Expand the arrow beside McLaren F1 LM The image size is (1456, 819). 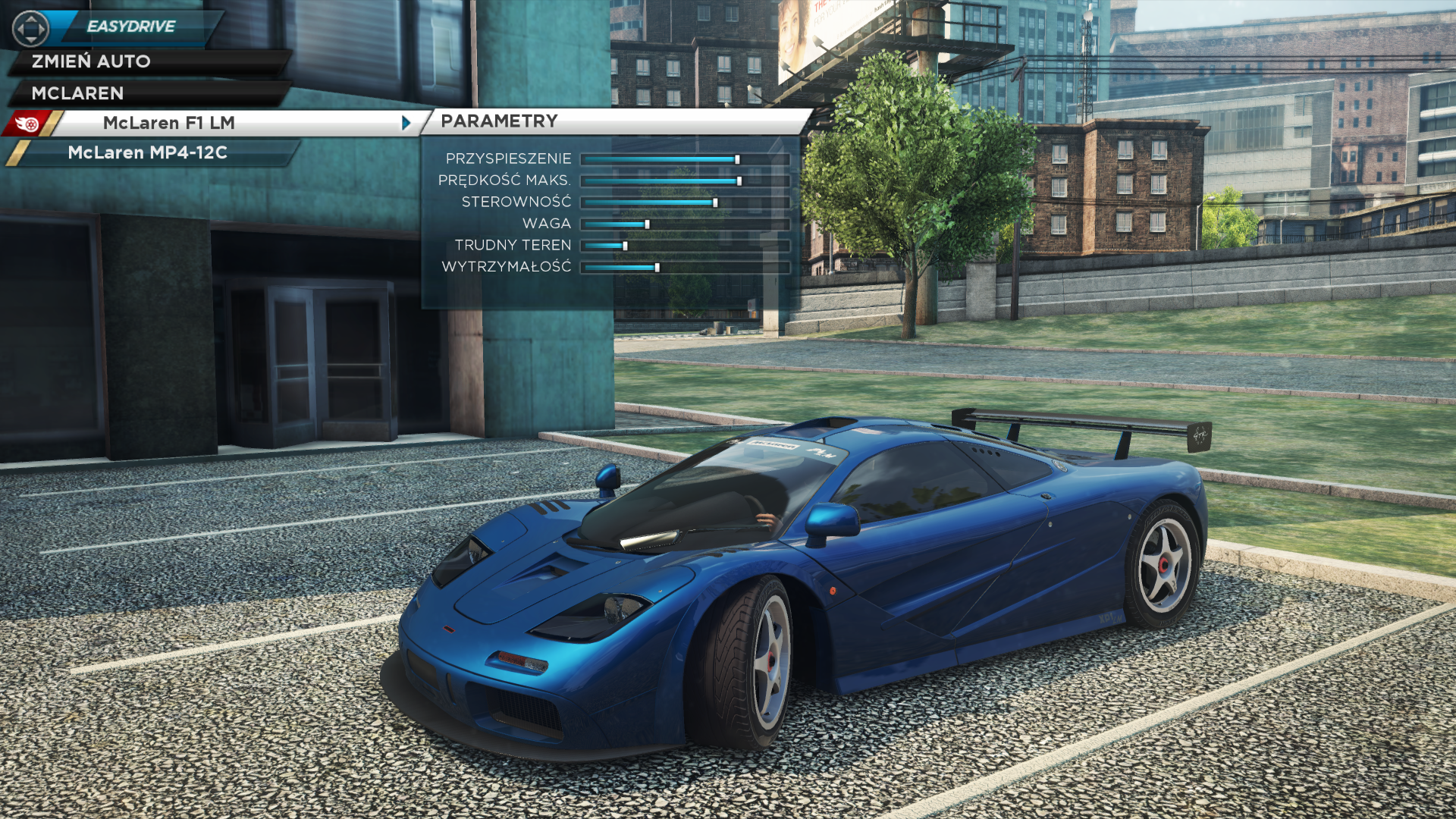[406, 123]
